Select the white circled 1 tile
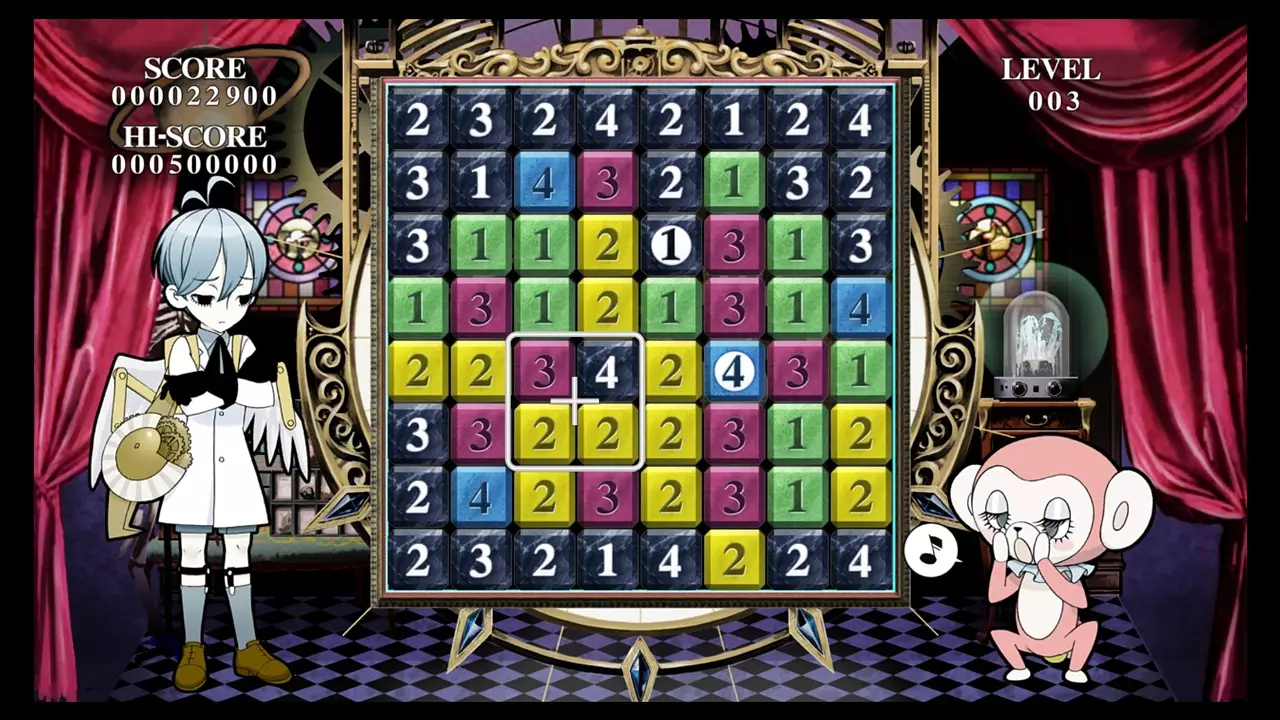 tap(671, 246)
